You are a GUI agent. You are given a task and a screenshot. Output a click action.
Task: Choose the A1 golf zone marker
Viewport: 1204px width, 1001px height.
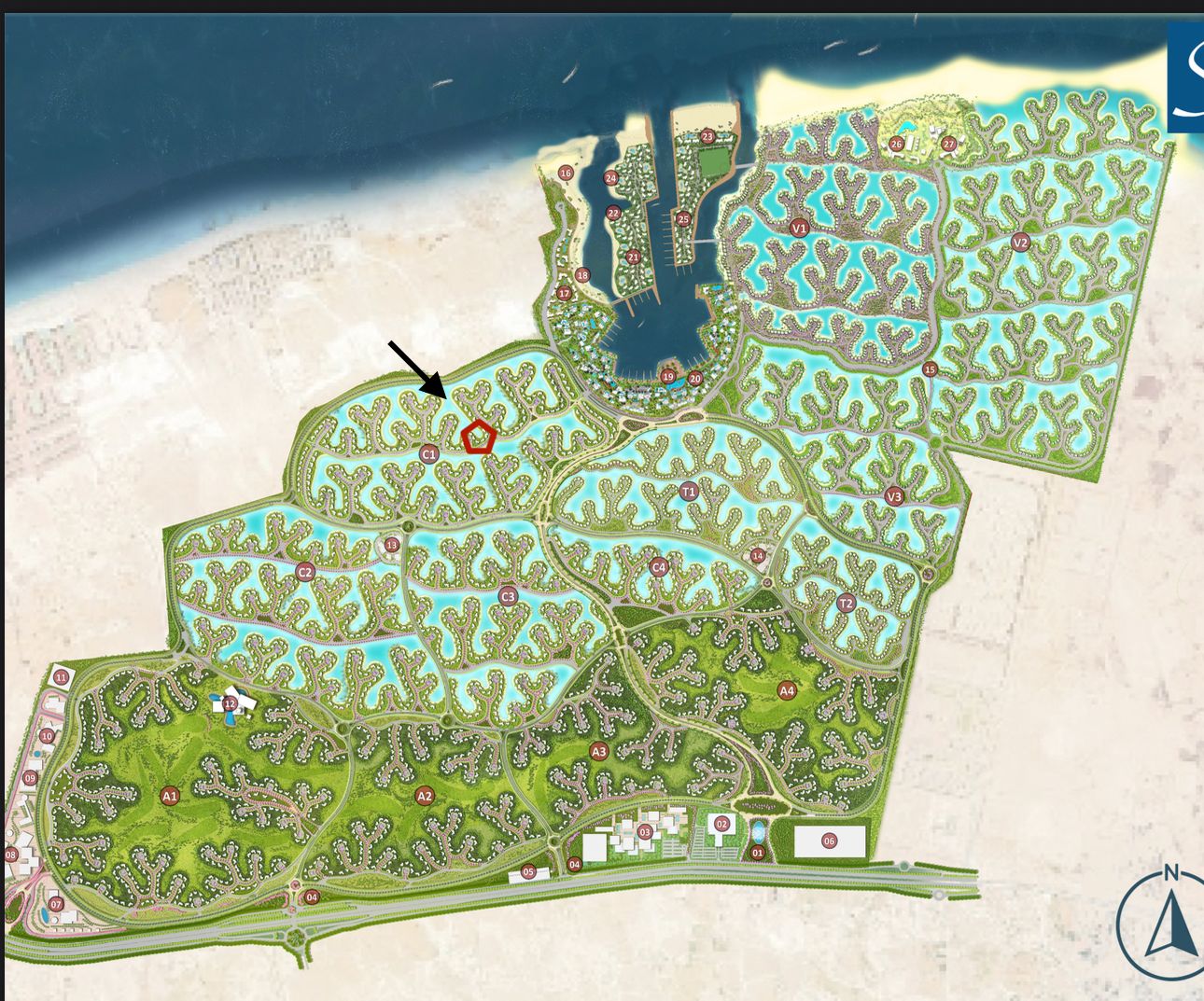[x=169, y=796]
